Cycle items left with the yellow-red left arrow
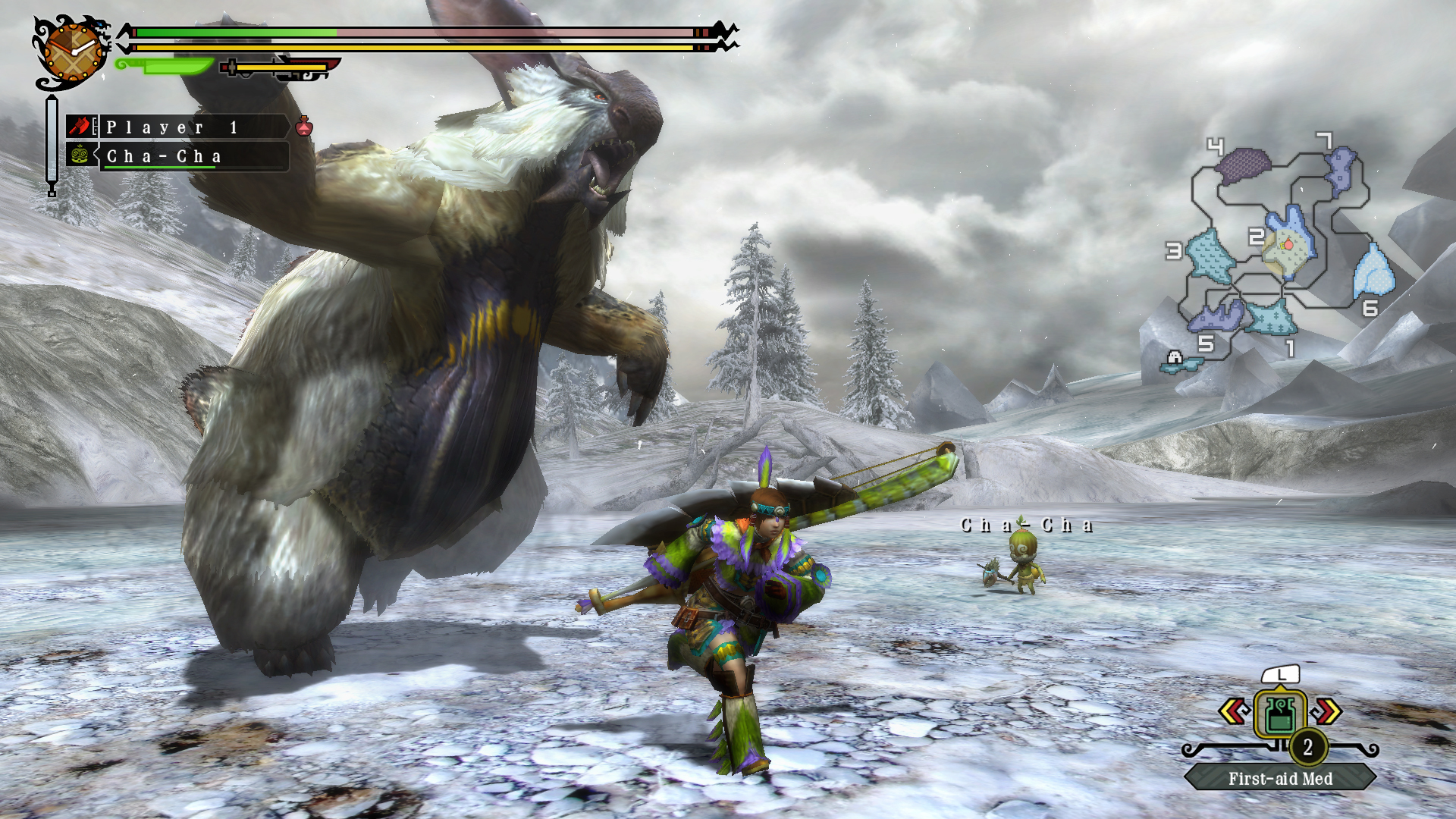The height and width of the screenshot is (819, 1456). coord(1232,711)
